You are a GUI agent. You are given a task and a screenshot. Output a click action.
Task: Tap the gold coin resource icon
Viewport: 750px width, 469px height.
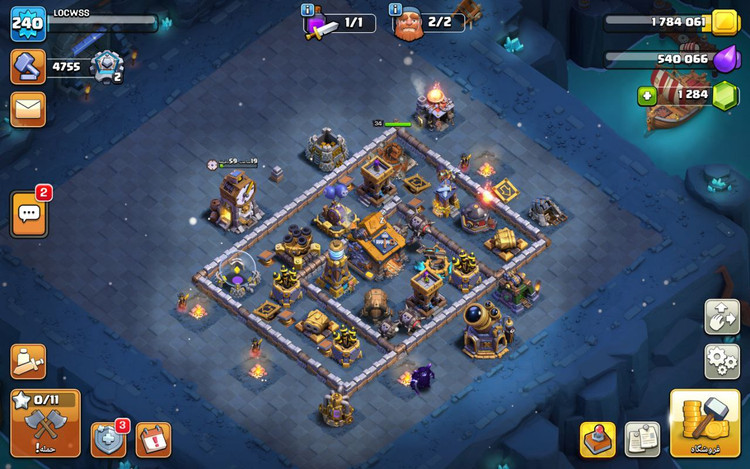(724, 22)
